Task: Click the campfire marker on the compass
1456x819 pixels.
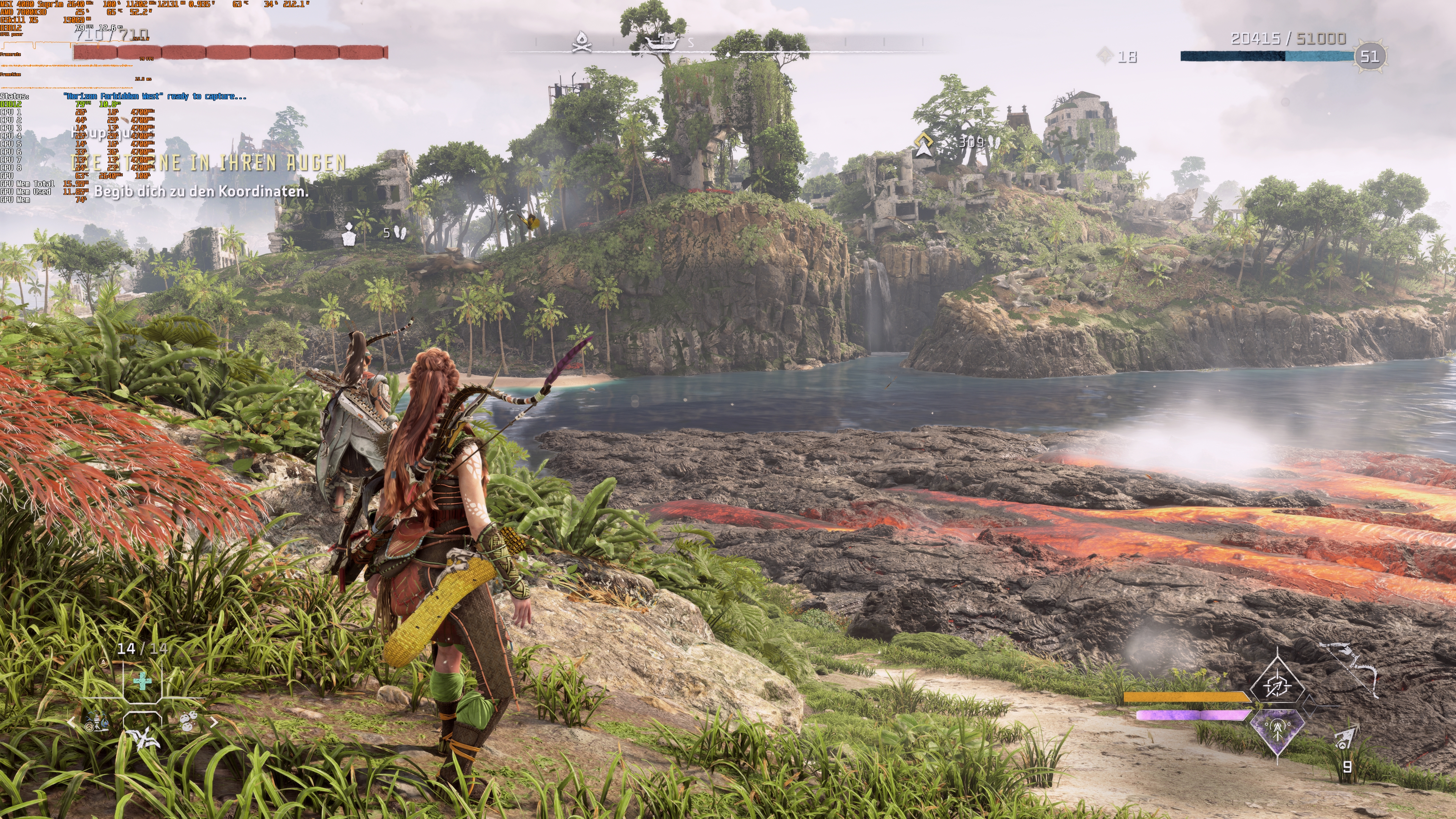Action: point(581,41)
